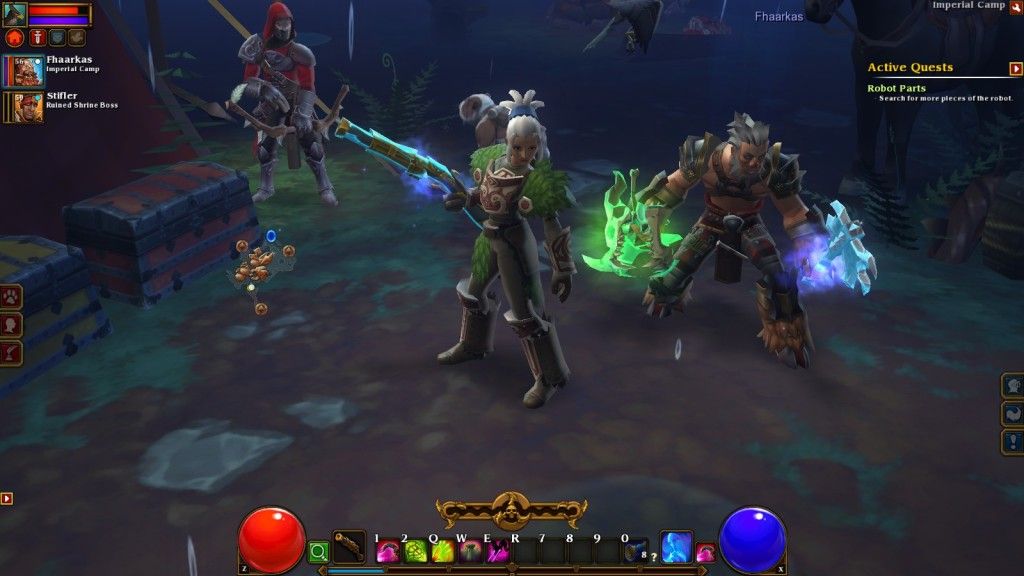Trigger the Q hotbar skill
The width and height of the screenshot is (1024, 576).
coord(443,551)
